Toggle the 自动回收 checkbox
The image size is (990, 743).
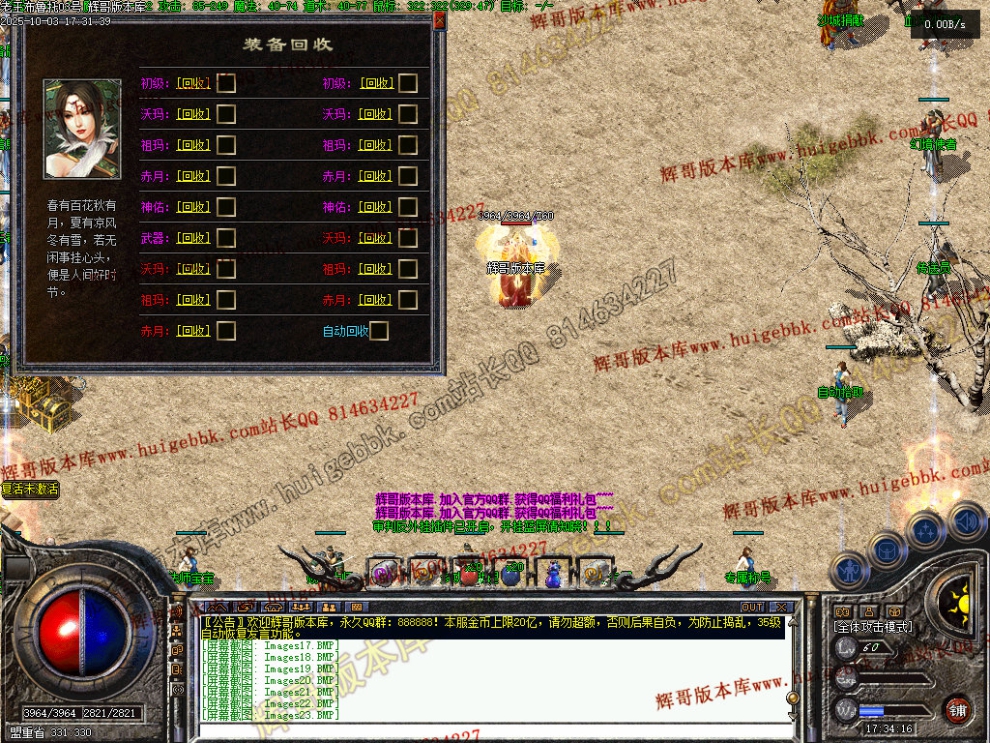378,331
